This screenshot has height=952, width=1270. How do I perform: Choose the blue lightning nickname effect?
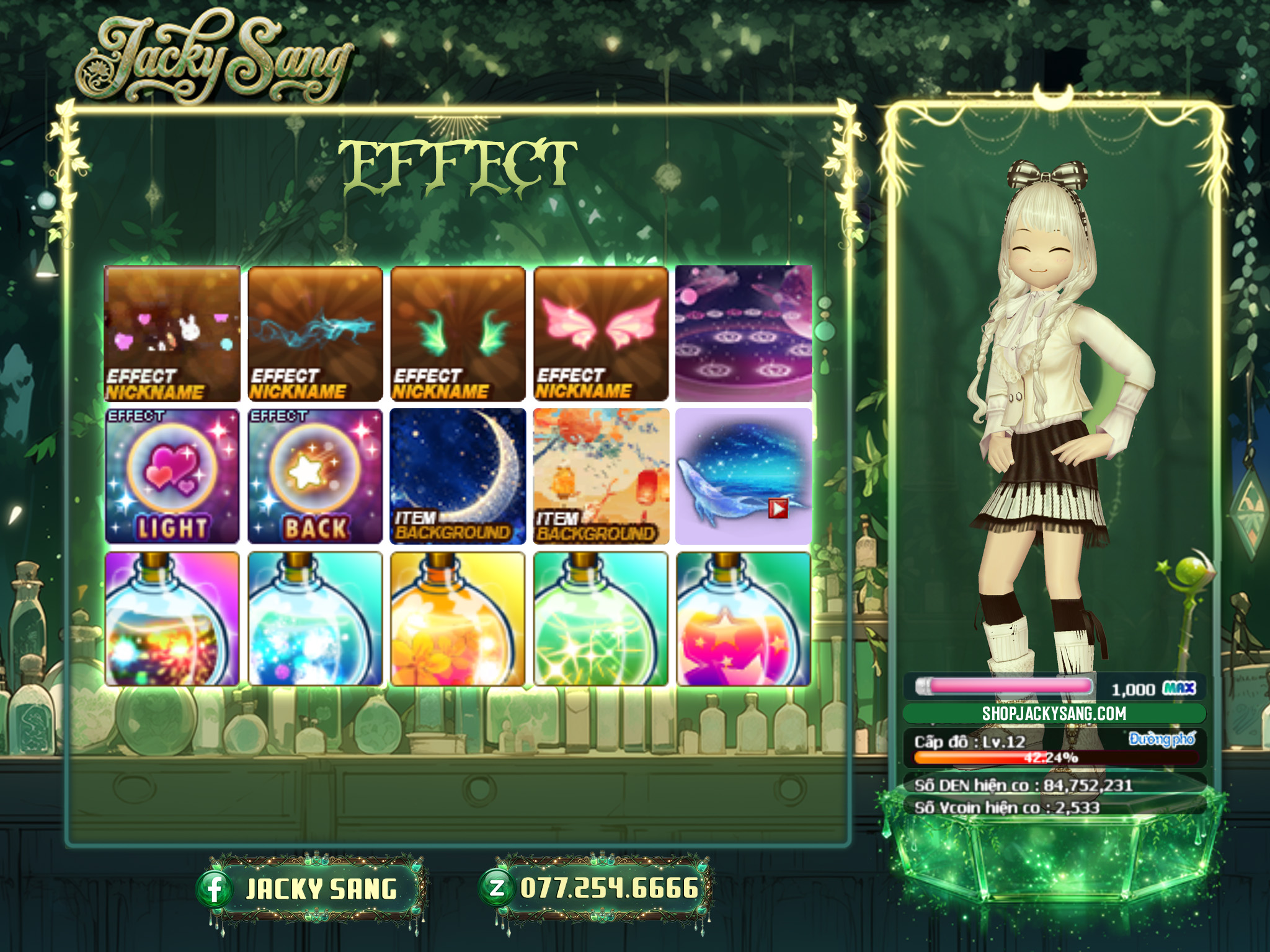click(315, 333)
